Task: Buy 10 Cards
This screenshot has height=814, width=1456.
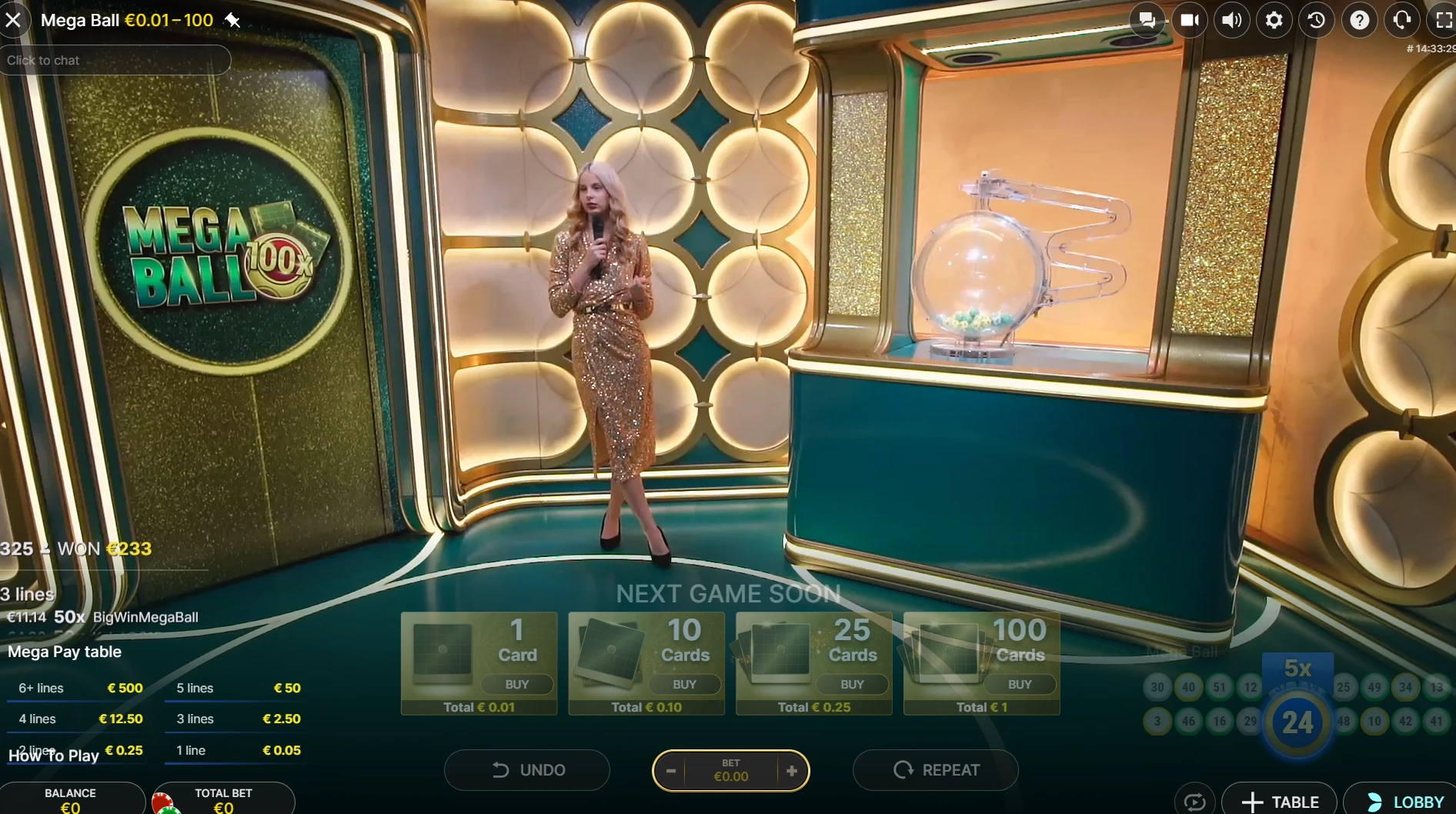Action: [x=684, y=684]
